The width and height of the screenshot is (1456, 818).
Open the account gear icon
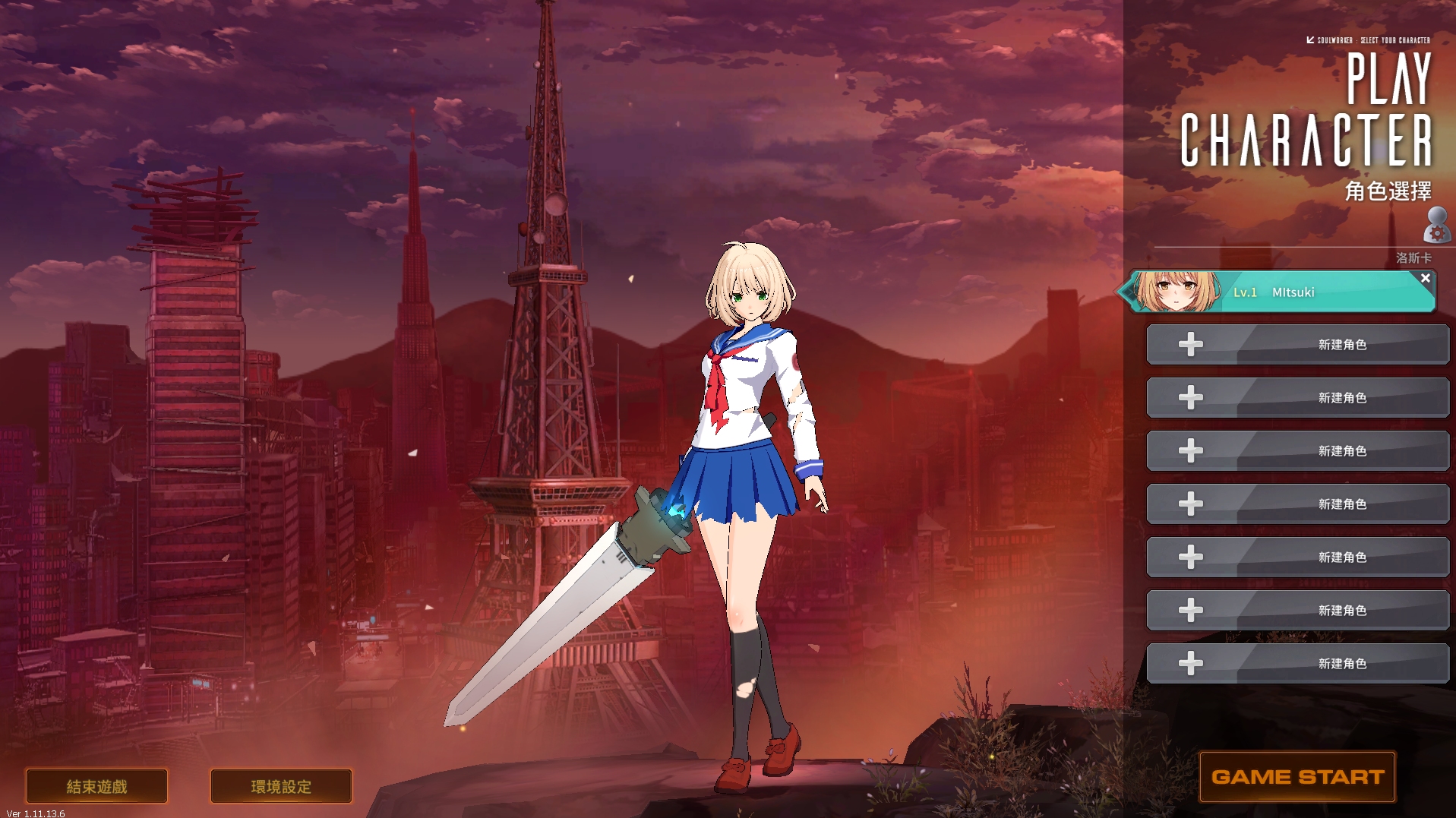[1435, 226]
